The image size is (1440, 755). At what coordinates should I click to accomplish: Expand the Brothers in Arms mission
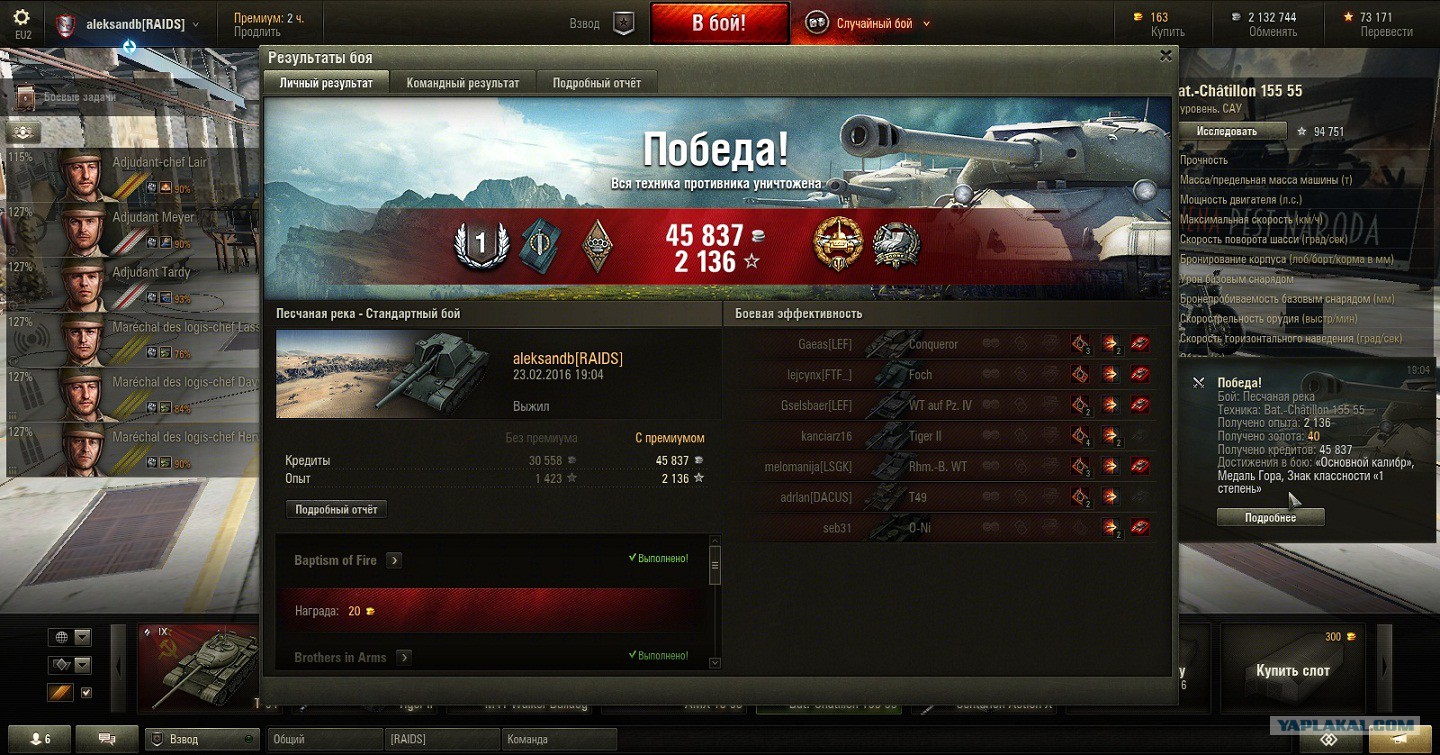(403, 657)
